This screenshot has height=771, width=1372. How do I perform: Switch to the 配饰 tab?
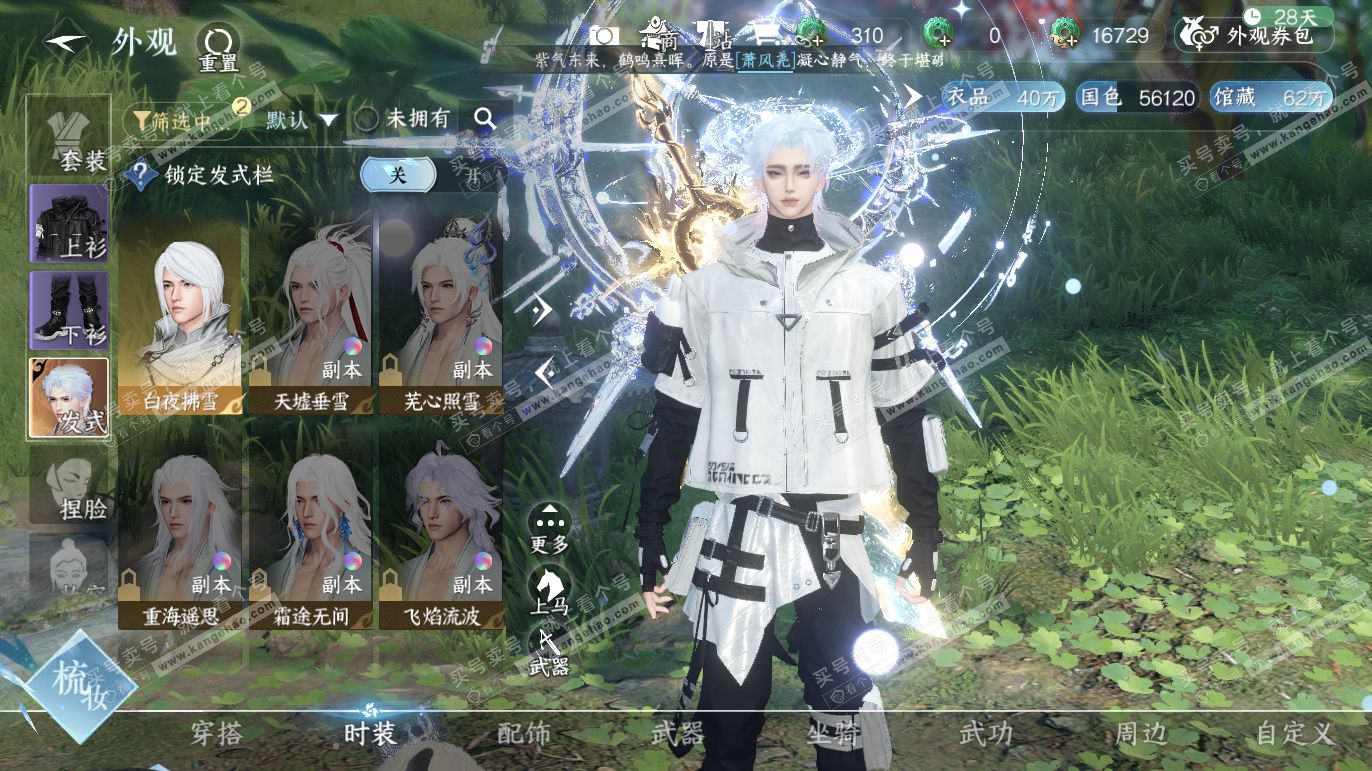524,734
